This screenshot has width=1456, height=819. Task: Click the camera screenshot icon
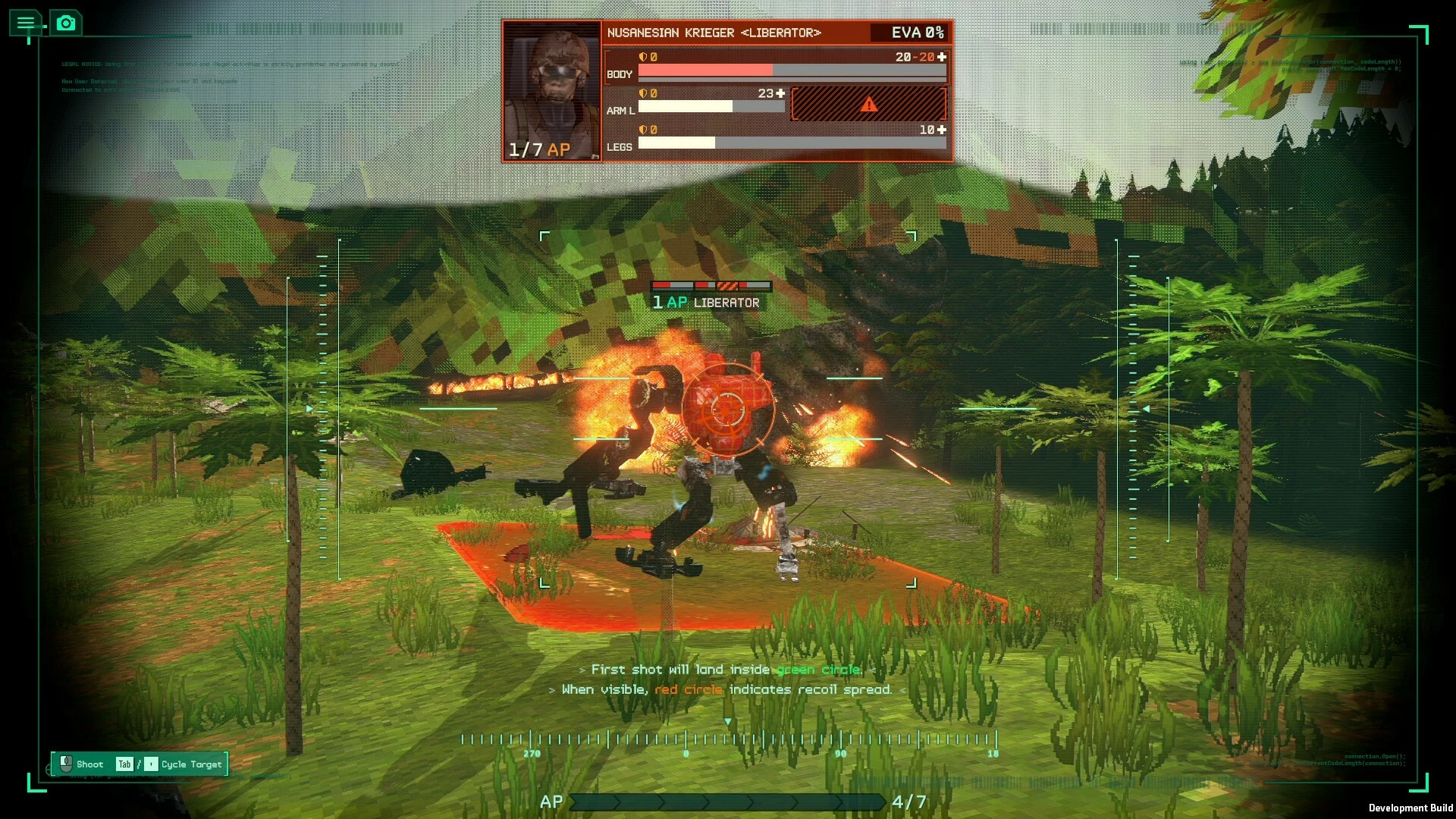[x=66, y=23]
